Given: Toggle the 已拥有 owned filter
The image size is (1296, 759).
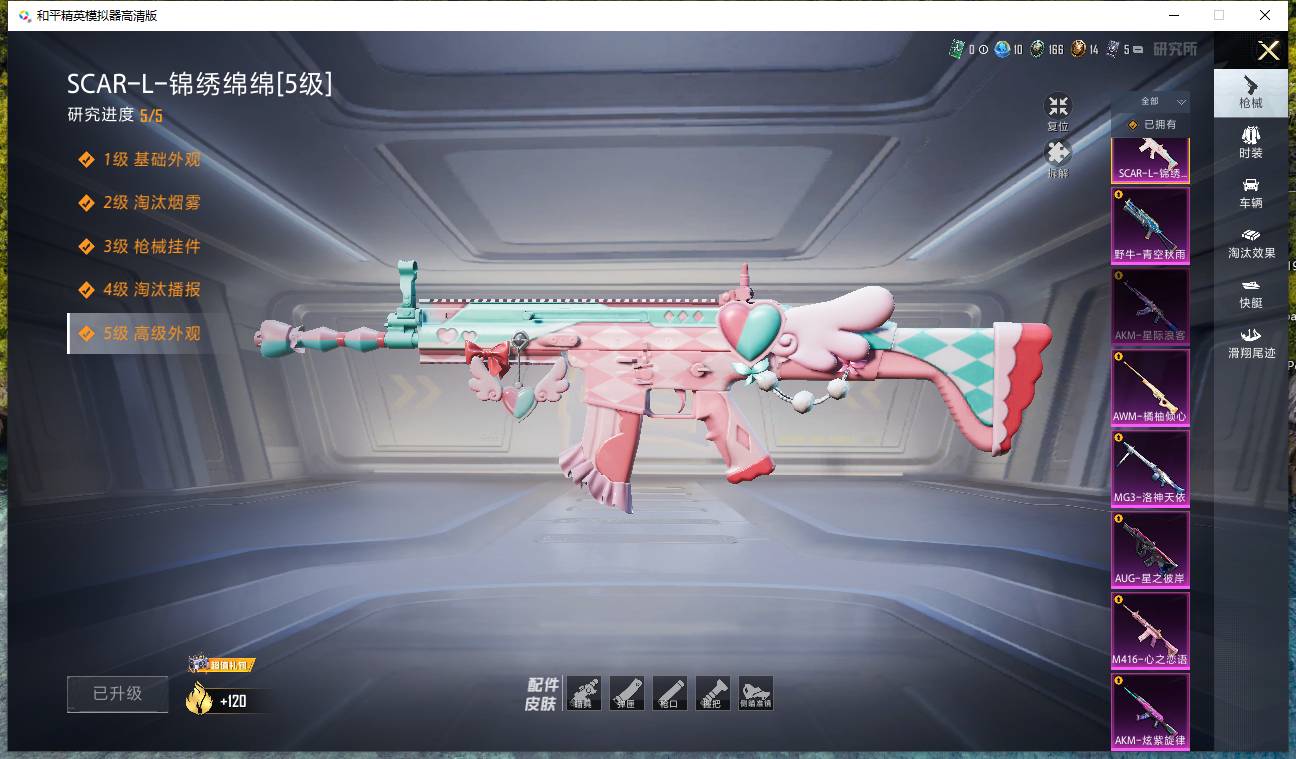Looking at the screenshot, I should click(1152, 125).
